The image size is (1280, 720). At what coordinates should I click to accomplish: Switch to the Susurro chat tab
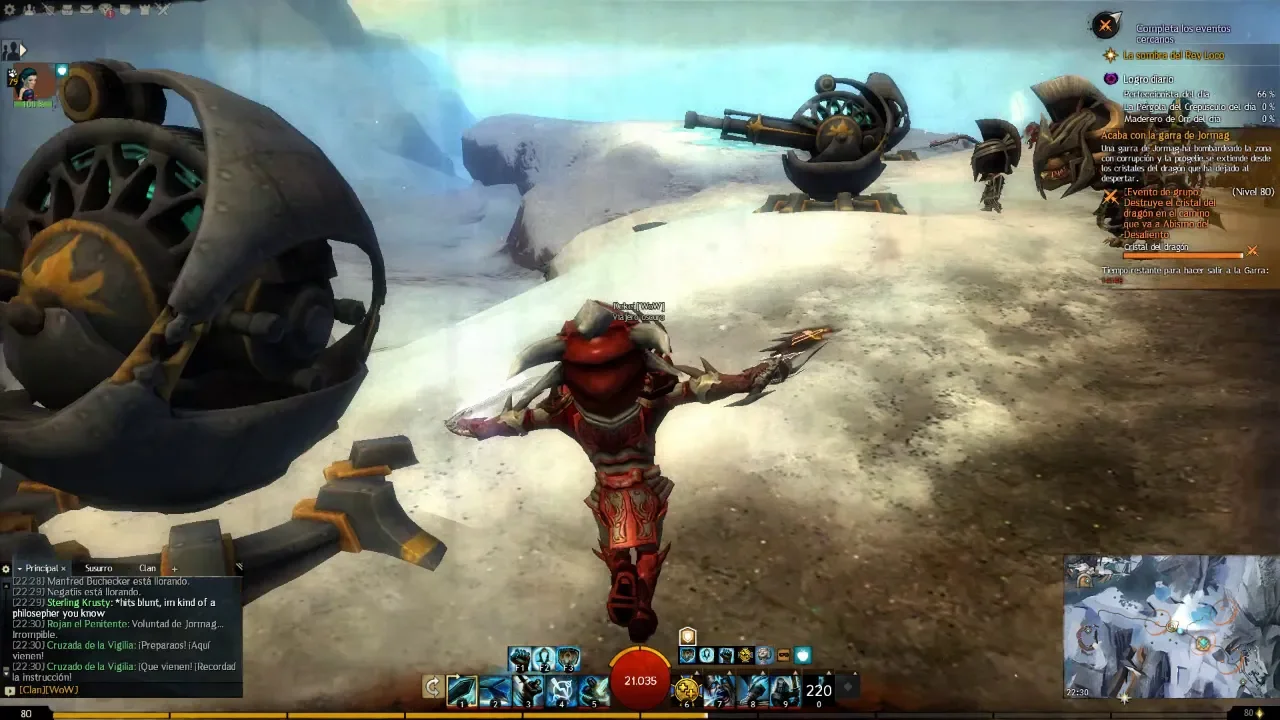click(98, 568)
